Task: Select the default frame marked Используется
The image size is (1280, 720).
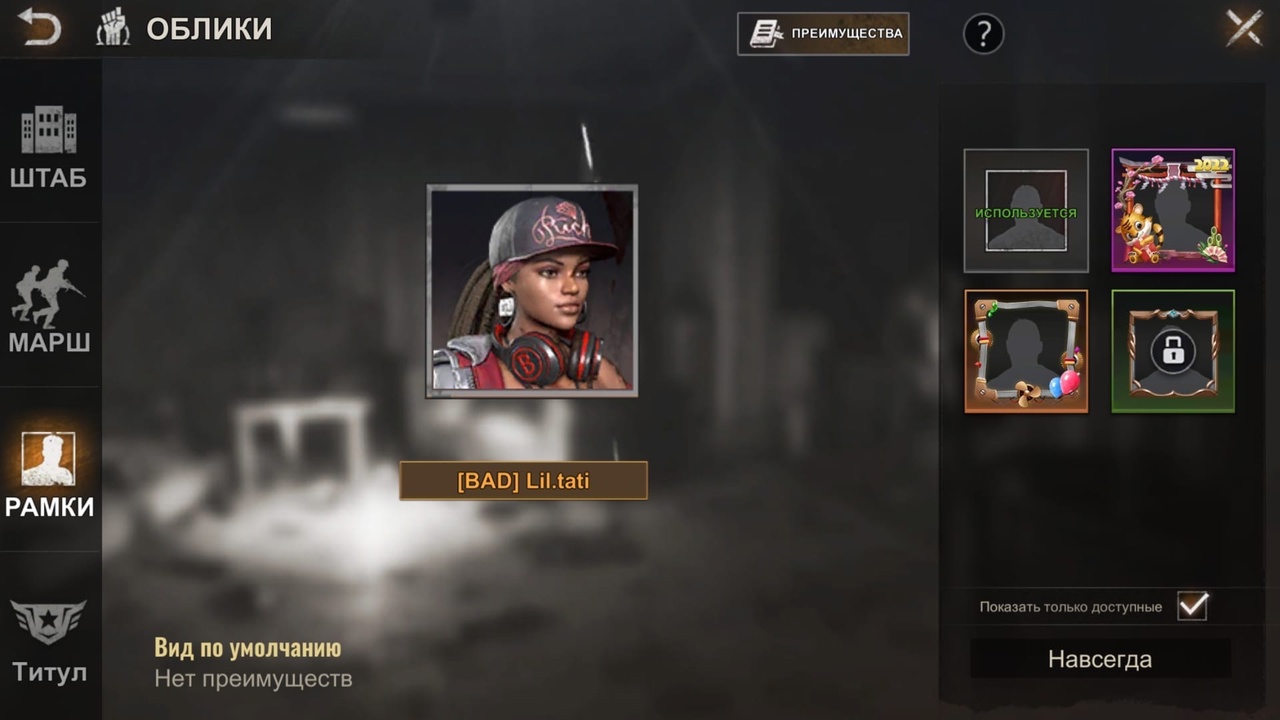Action: [1026, 211]
